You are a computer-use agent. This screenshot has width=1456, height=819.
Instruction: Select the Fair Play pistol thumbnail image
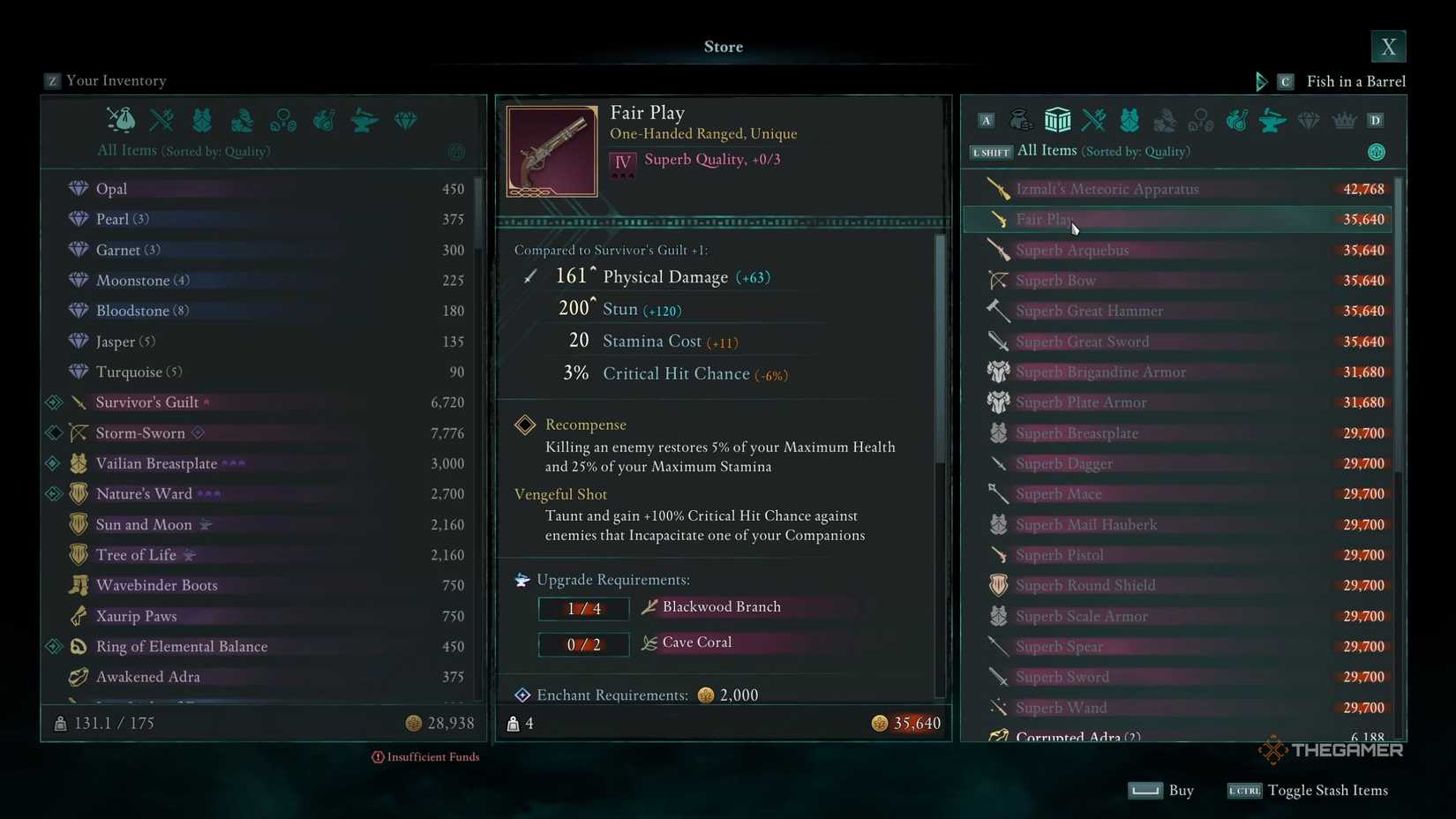tap(551, 150)
